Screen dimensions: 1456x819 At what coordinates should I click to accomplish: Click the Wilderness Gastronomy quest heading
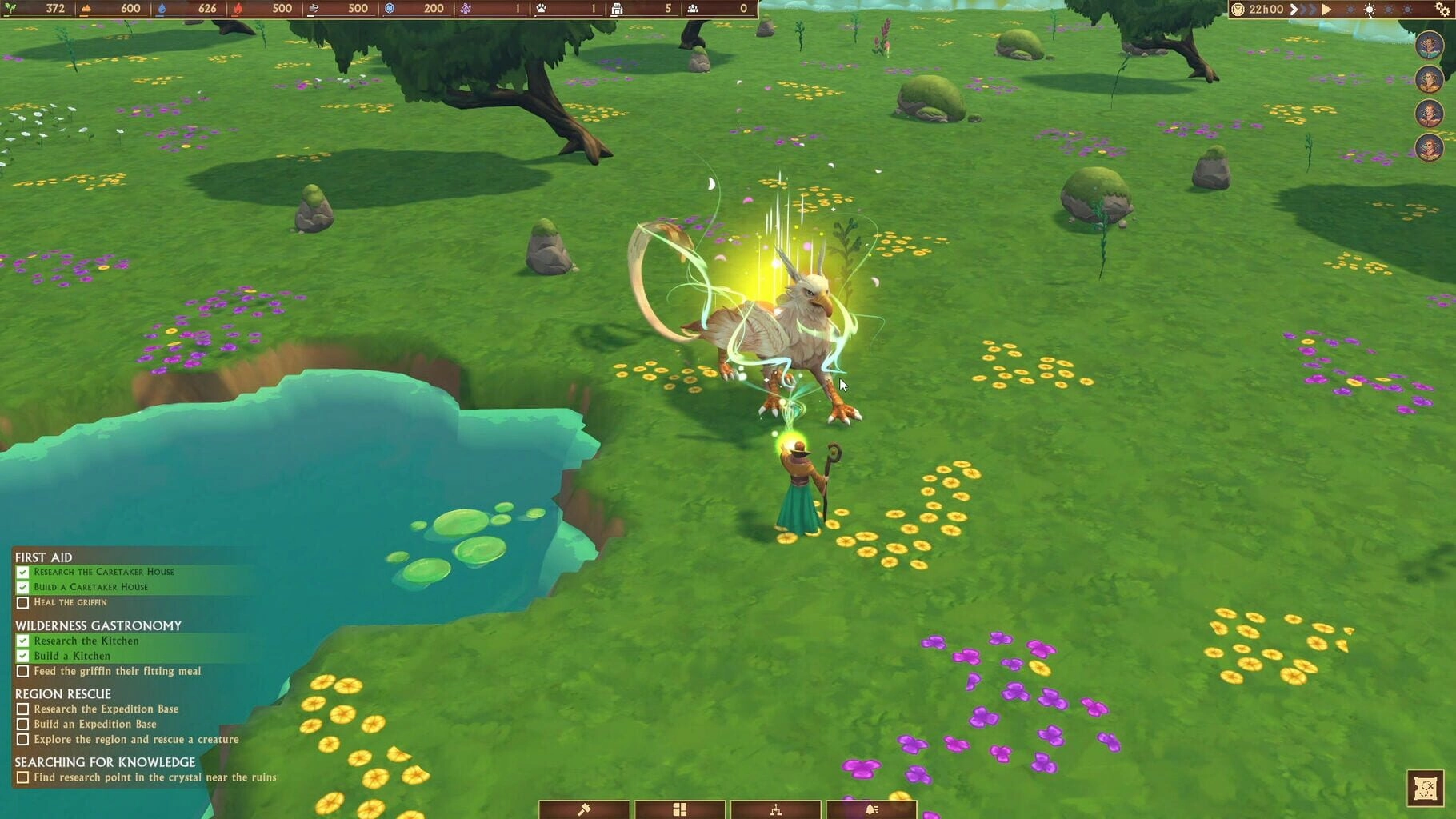tap(98, 625)
